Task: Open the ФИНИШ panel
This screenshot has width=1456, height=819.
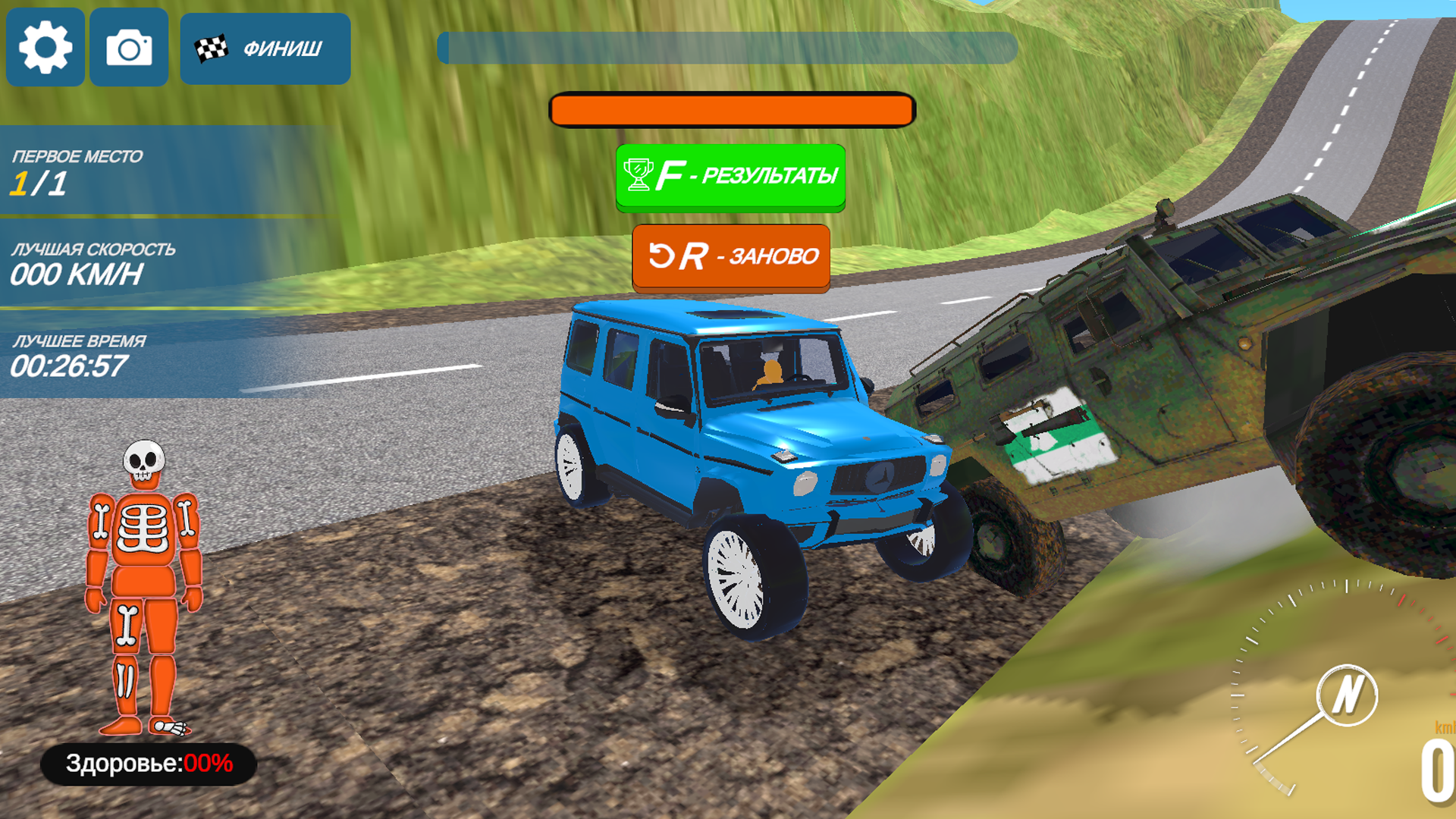Action: click(265, 47)
